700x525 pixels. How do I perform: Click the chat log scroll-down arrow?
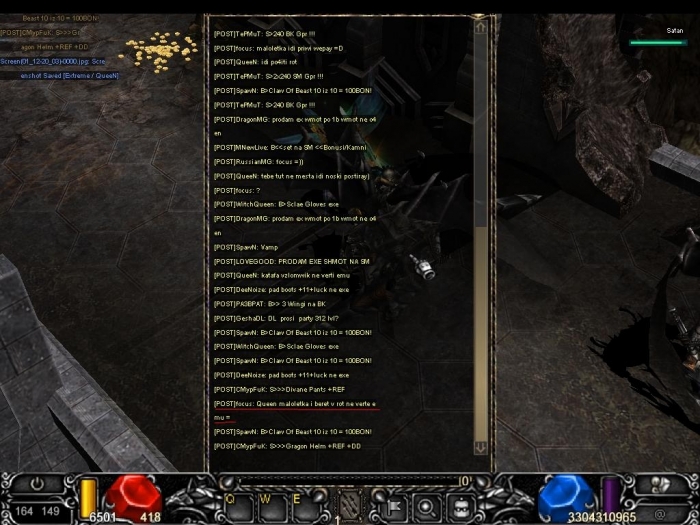[x=481, y=447]
